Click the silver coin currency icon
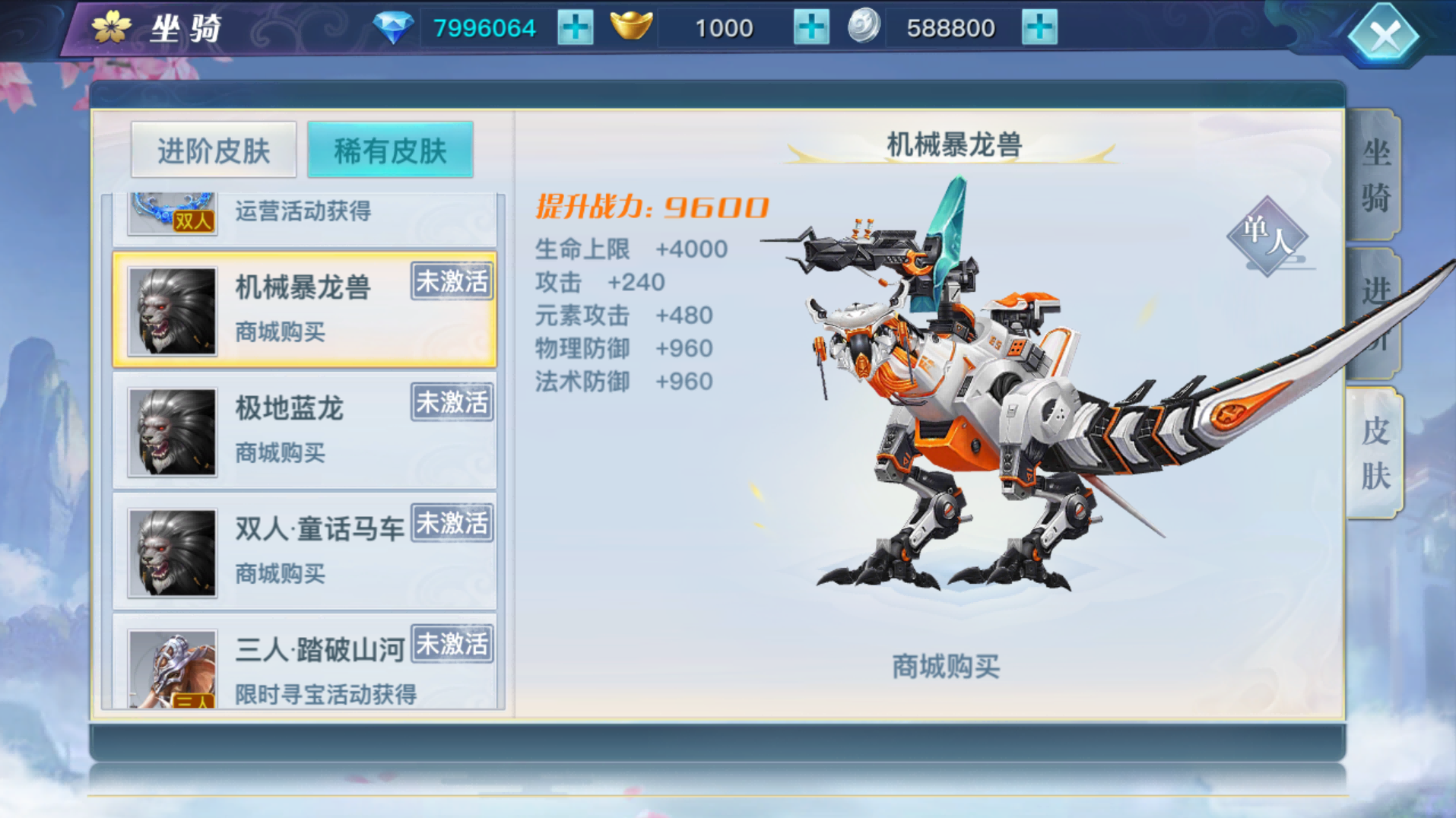The height and width of the screenshot is (818, 1456). point(863,25)
